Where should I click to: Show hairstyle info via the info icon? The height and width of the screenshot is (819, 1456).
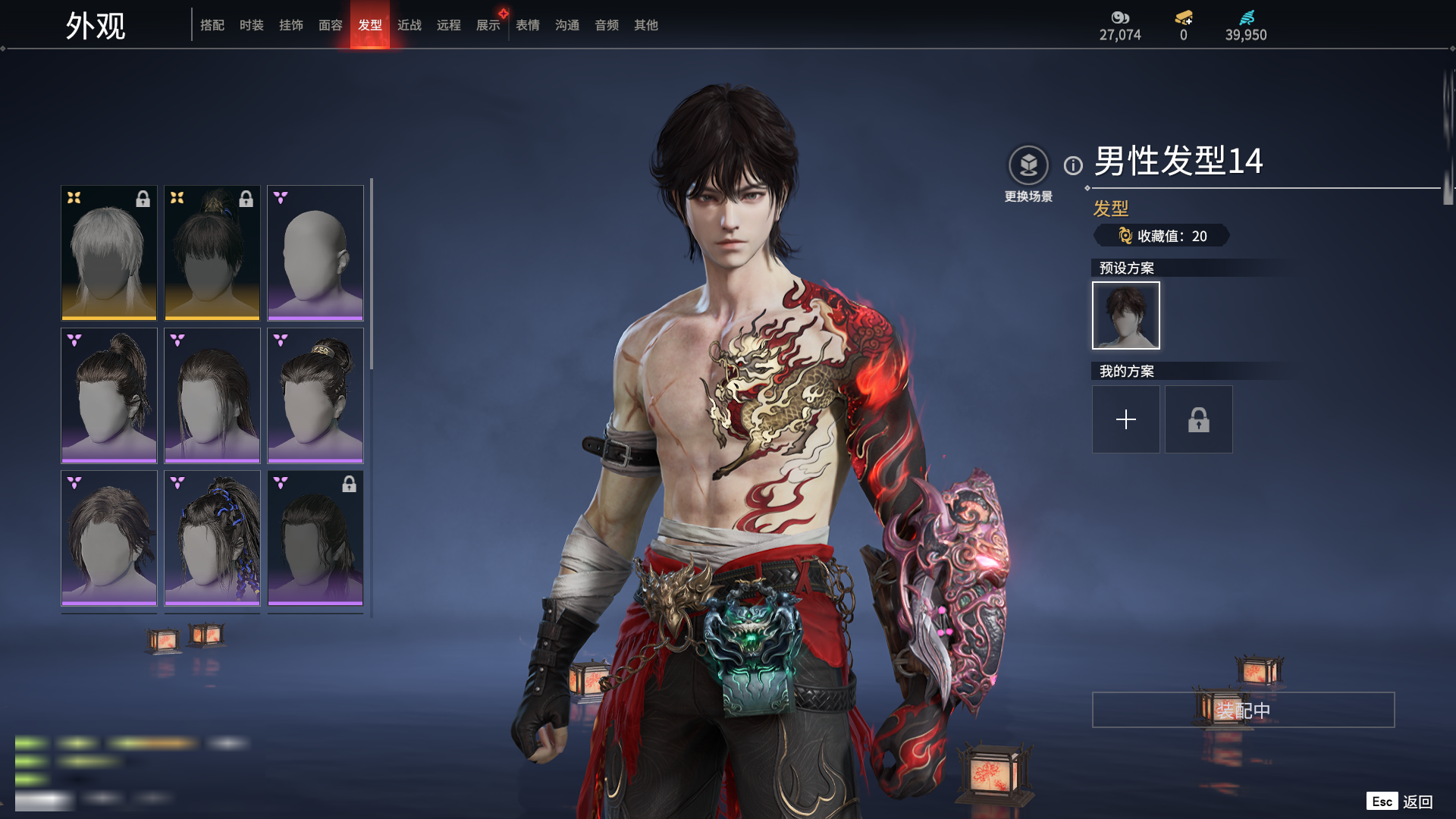tap(1073, 165)
